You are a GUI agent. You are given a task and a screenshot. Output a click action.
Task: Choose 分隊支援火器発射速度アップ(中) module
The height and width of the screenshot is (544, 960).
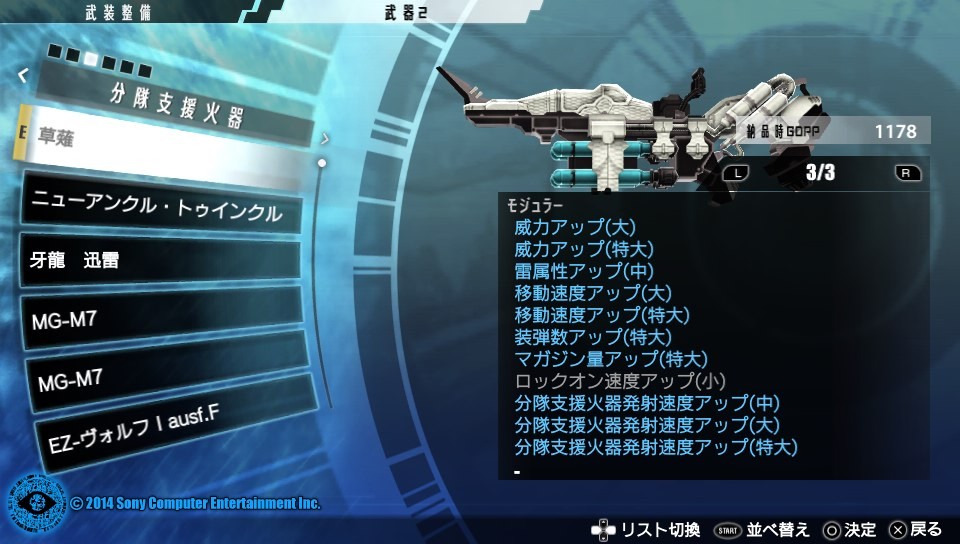pos(646,403)
